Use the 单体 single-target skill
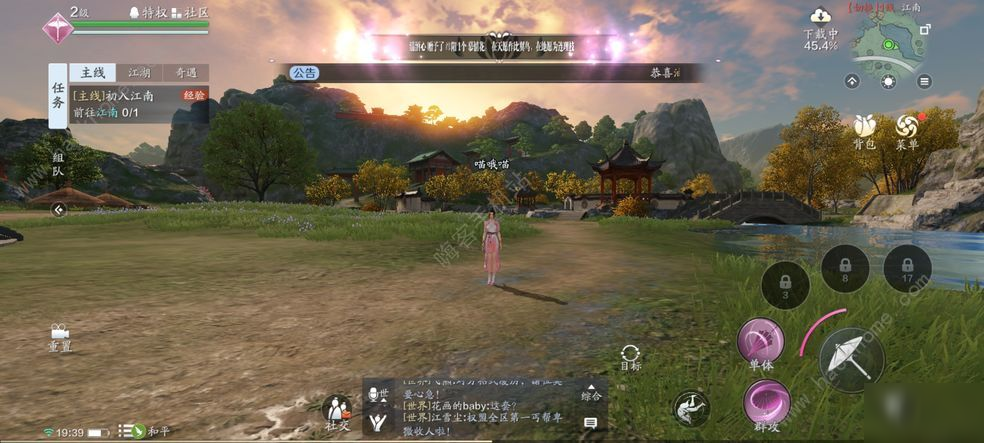The height and width of the screenshot is (443, 984). pyautogui.click(x=760, y=343)
